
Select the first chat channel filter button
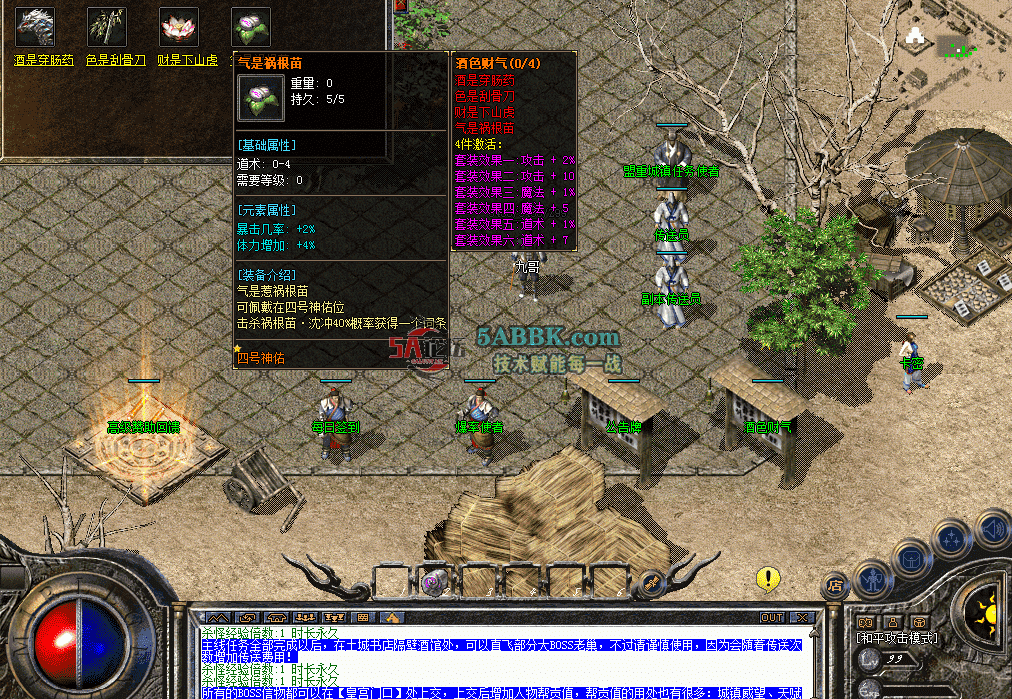pyautogui.click(x=218, y=617)
